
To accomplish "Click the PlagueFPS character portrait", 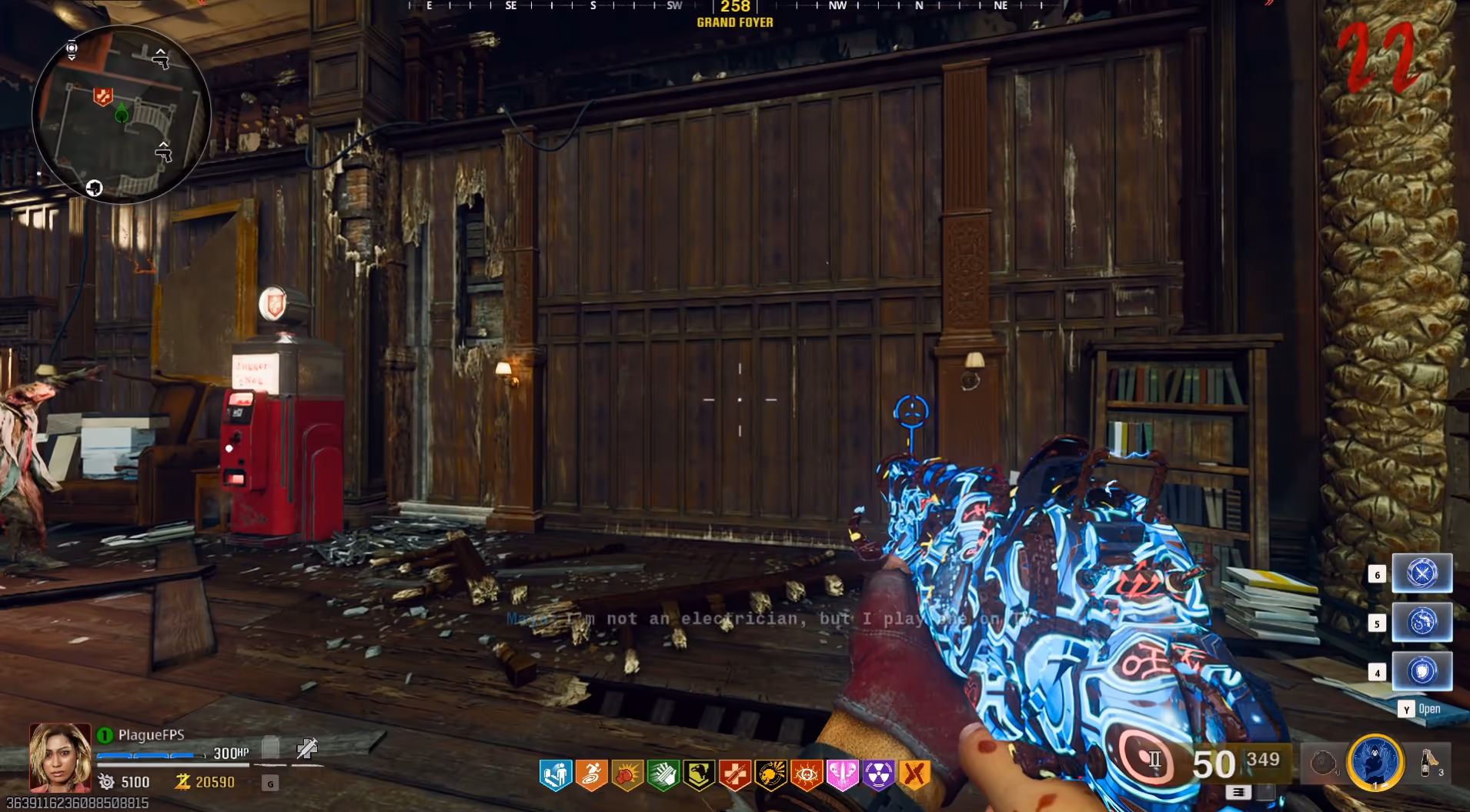I will [x=60, y=757].
